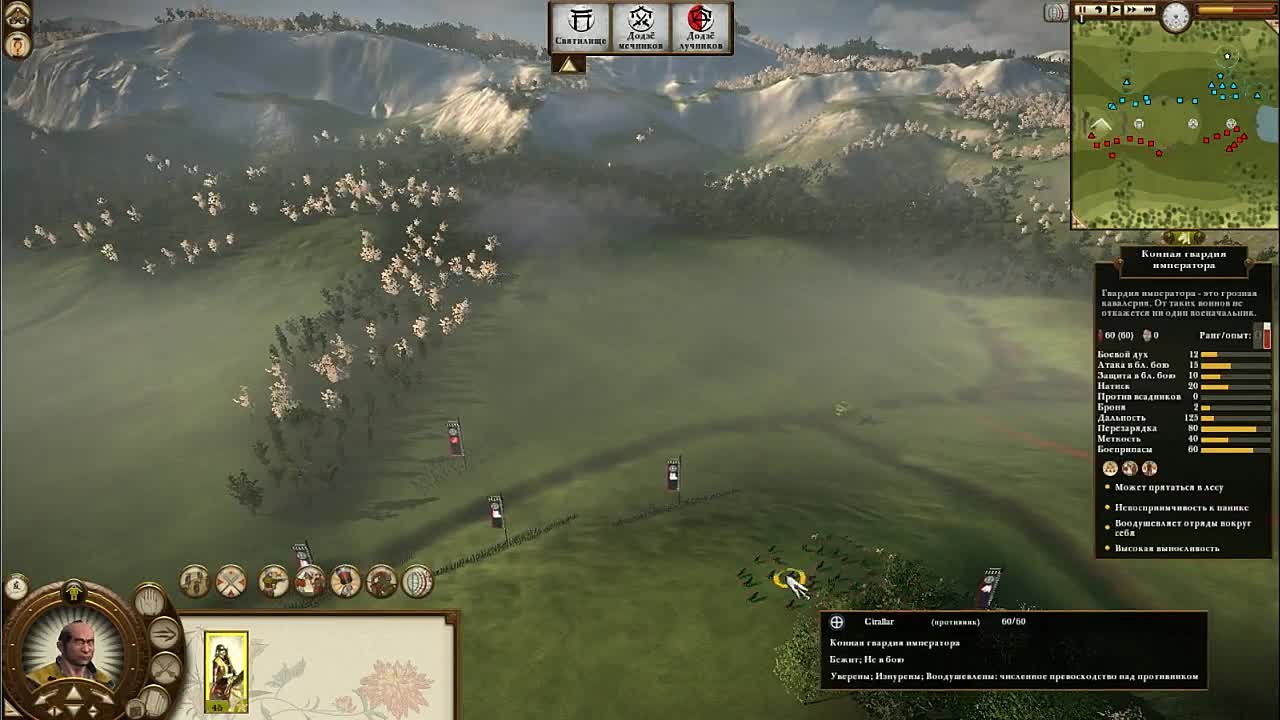Select the Додзё лучников capture point

700,28
